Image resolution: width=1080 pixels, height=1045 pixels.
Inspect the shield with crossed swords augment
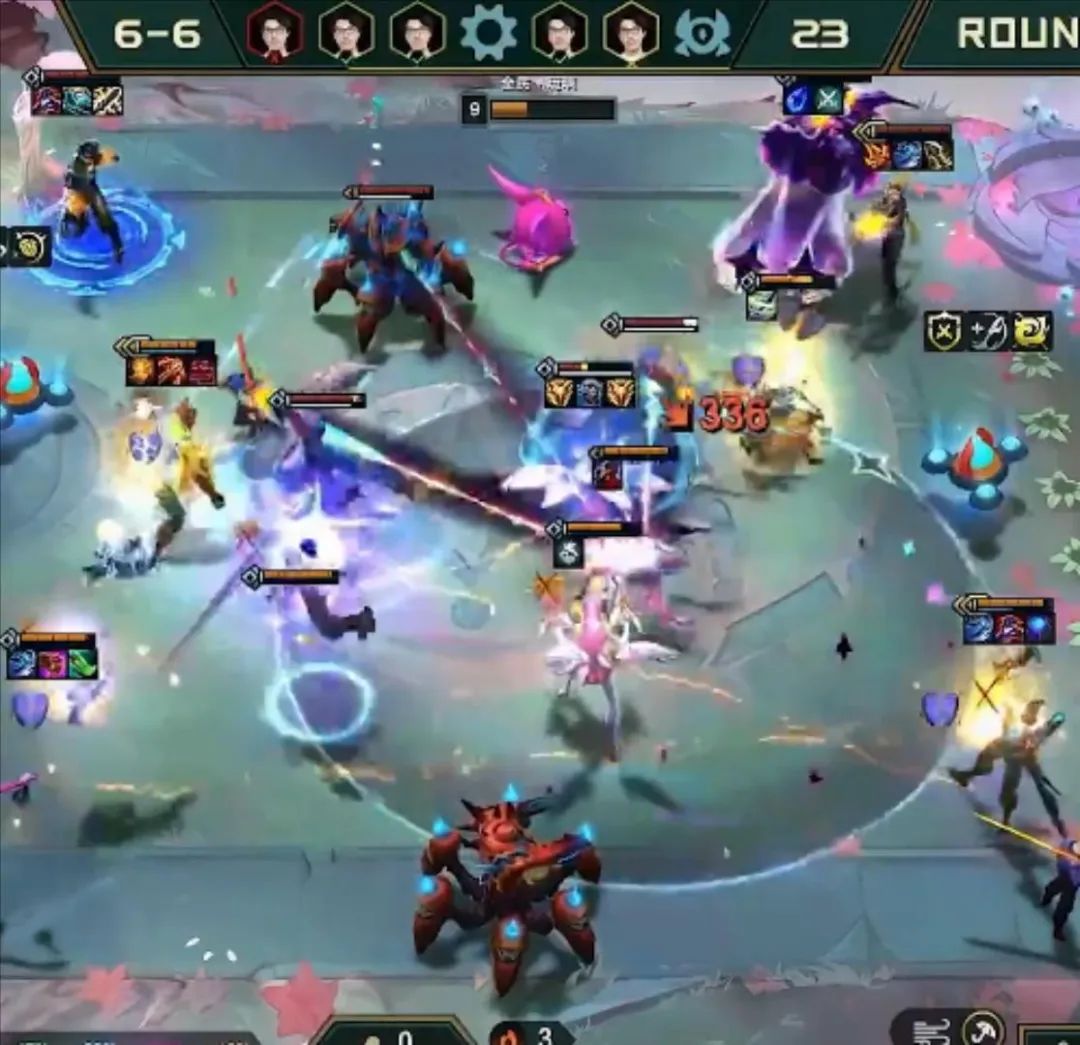coord(944,332)
